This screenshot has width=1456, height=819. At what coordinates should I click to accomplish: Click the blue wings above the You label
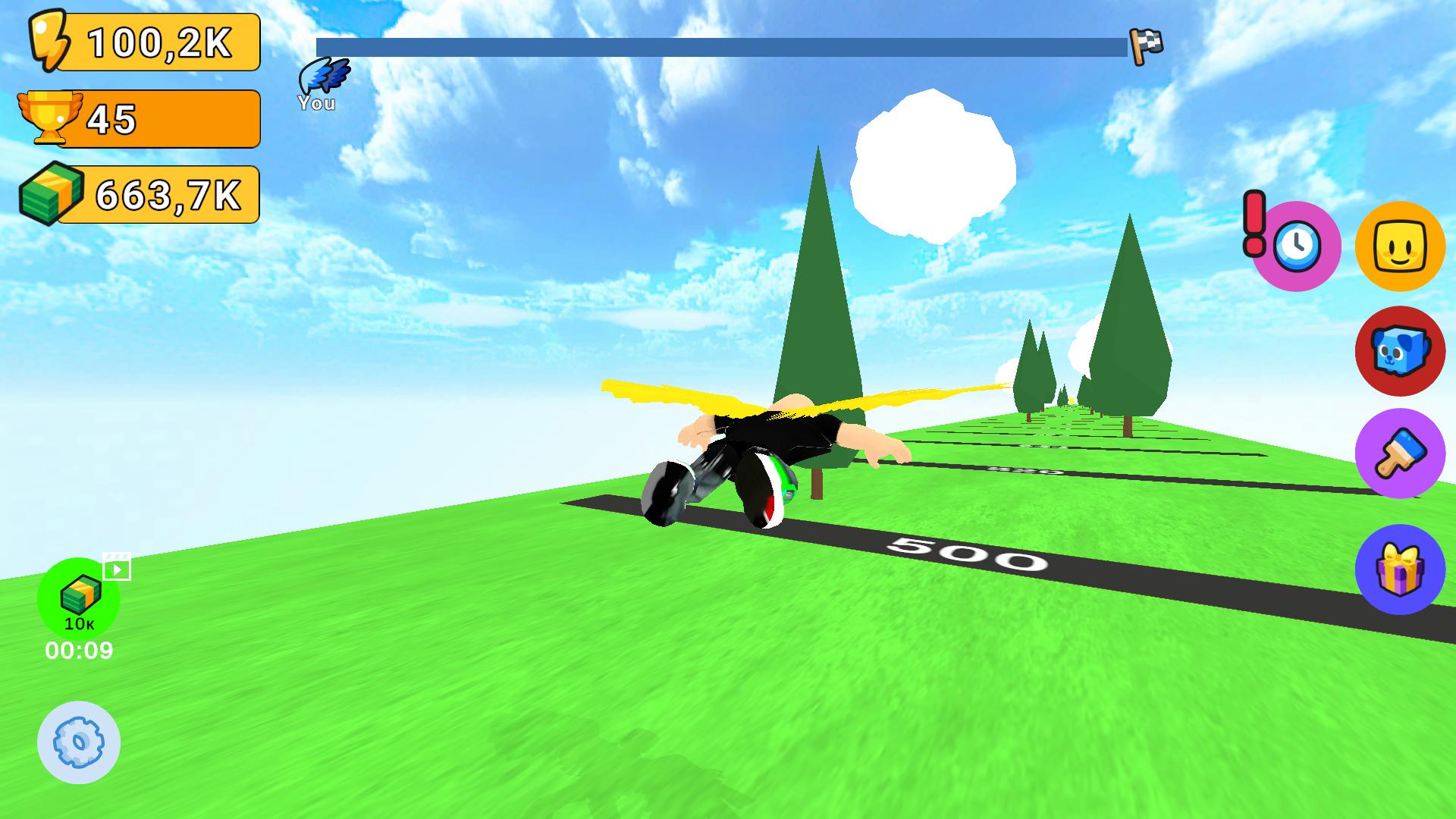pos(324,77)
